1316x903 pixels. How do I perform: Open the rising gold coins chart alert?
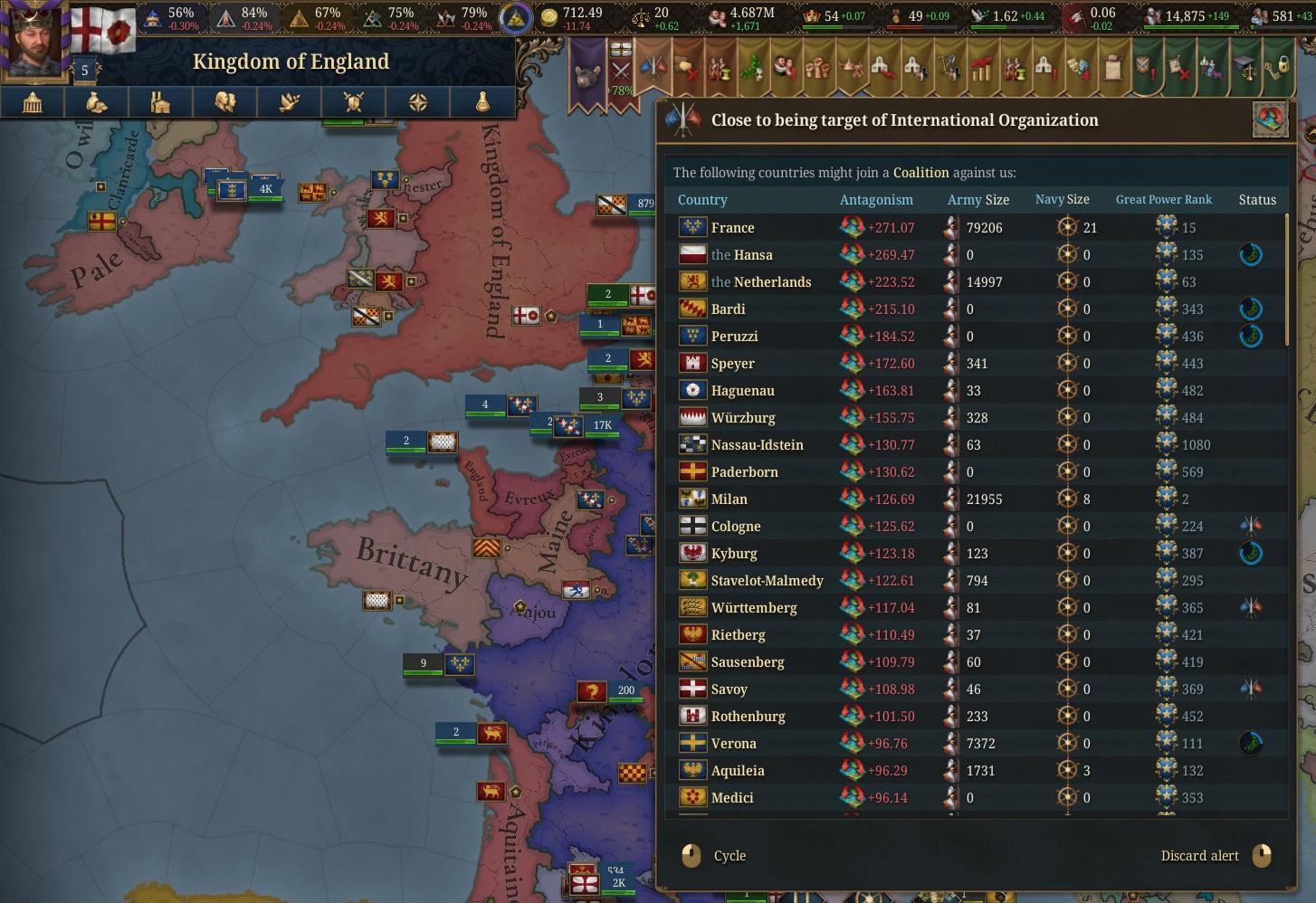click(981, 69)
